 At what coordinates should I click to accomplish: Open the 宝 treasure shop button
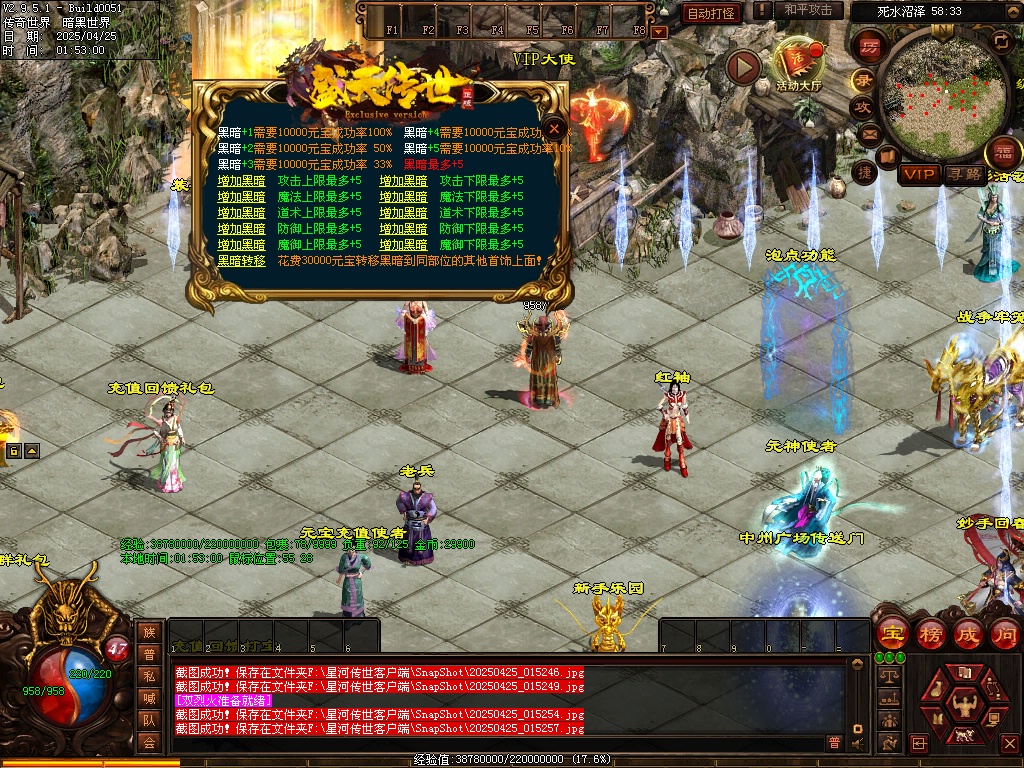(x=891, y=633)
